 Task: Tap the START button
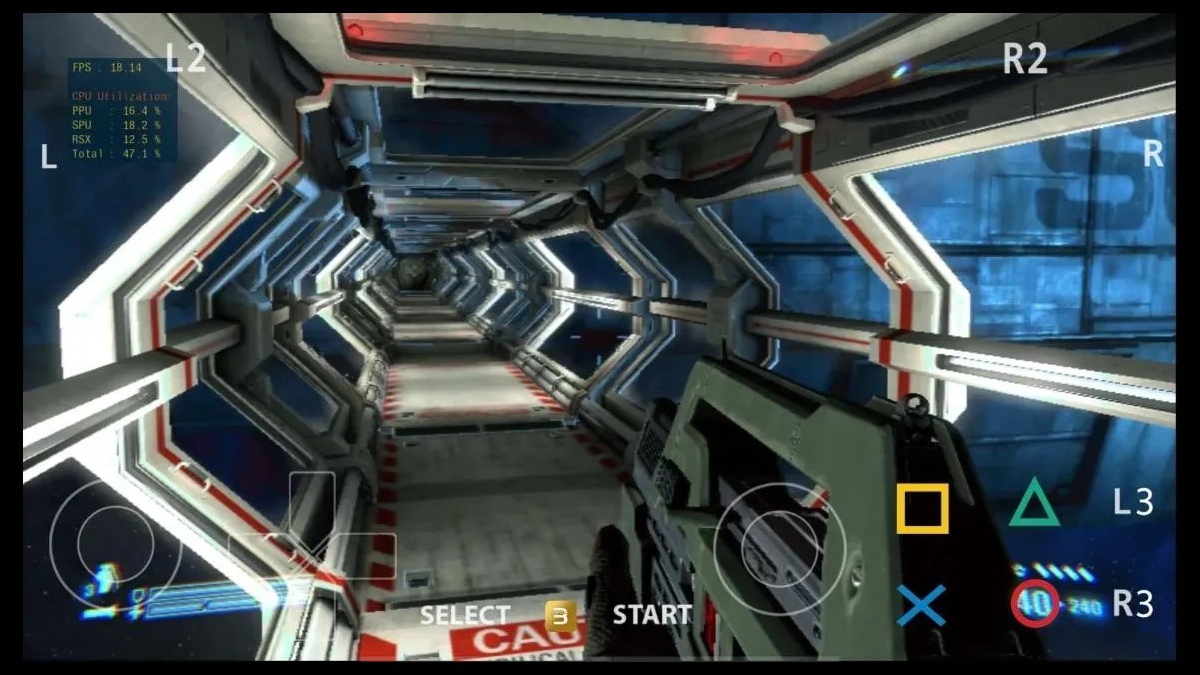[x=652, y=615]
